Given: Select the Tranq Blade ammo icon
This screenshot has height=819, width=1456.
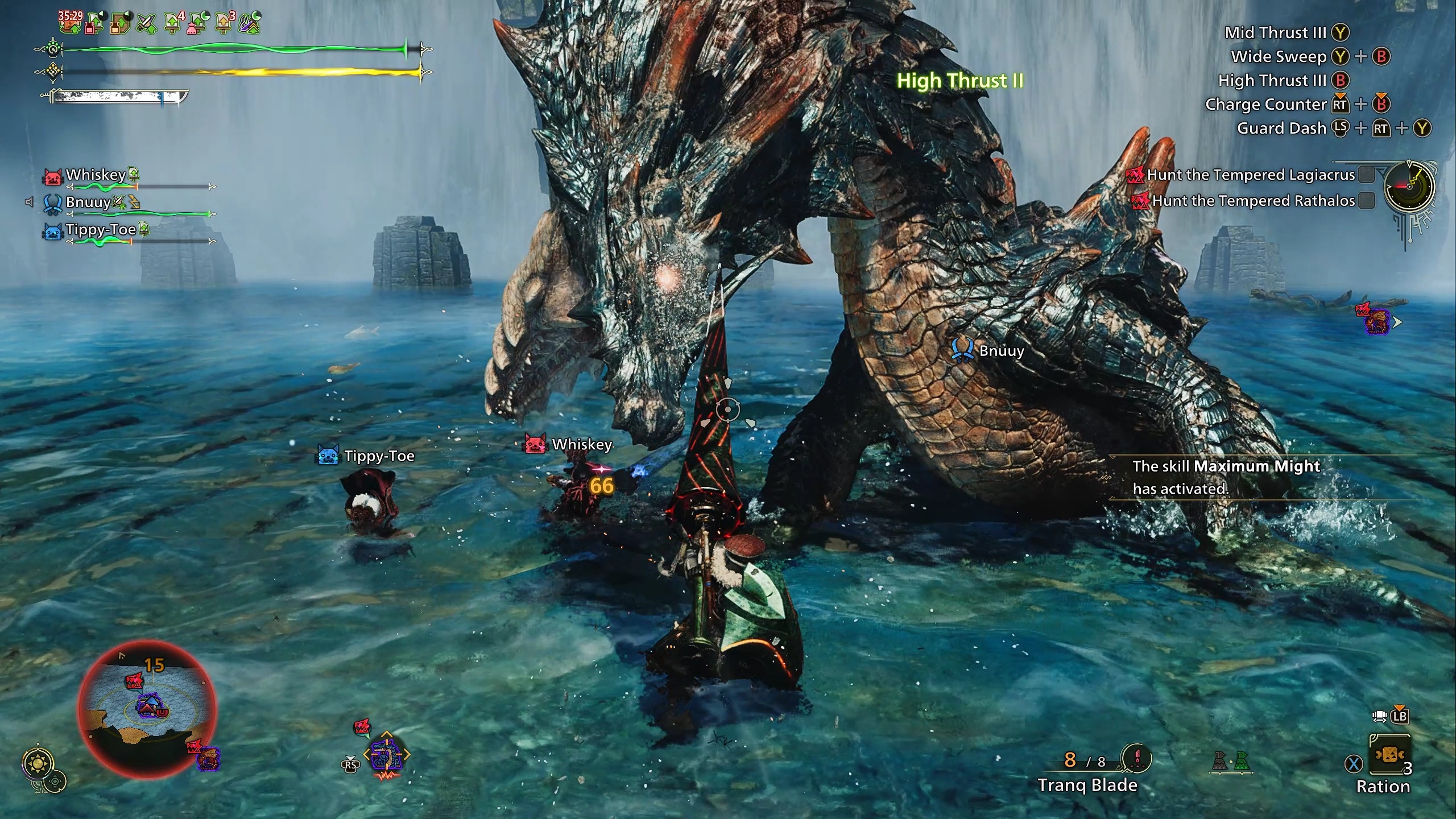Looking at the screenshot, I should pyautogui.click(x=1136, y=759).
